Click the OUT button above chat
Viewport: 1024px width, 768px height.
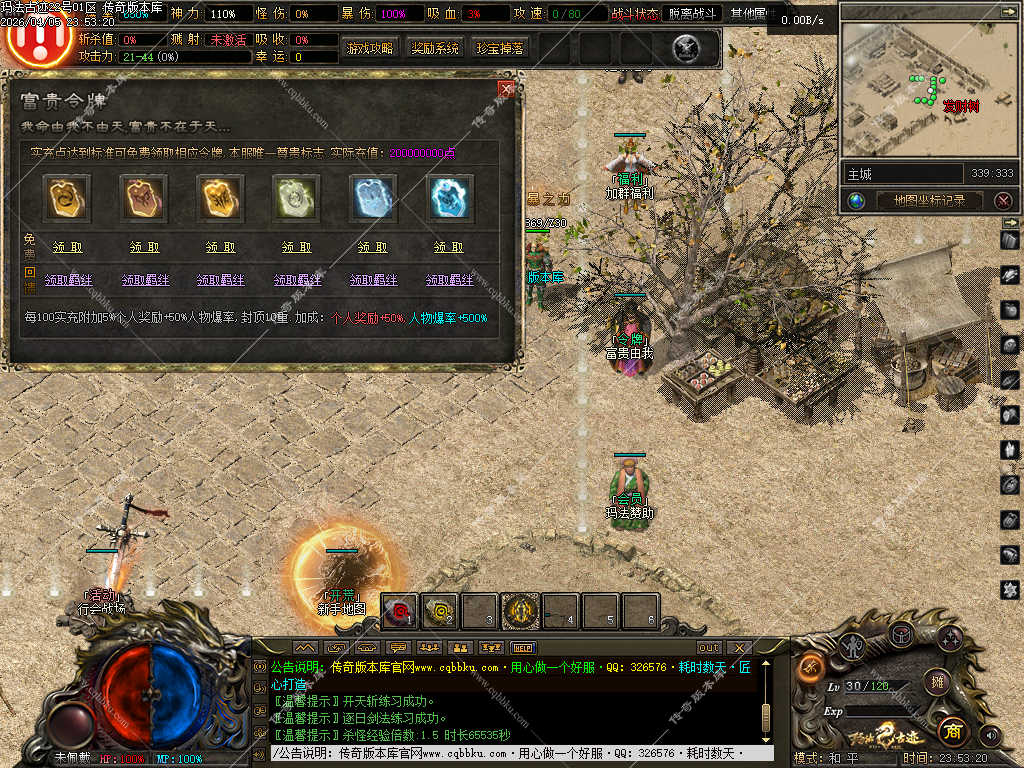(x=709, y=647)
